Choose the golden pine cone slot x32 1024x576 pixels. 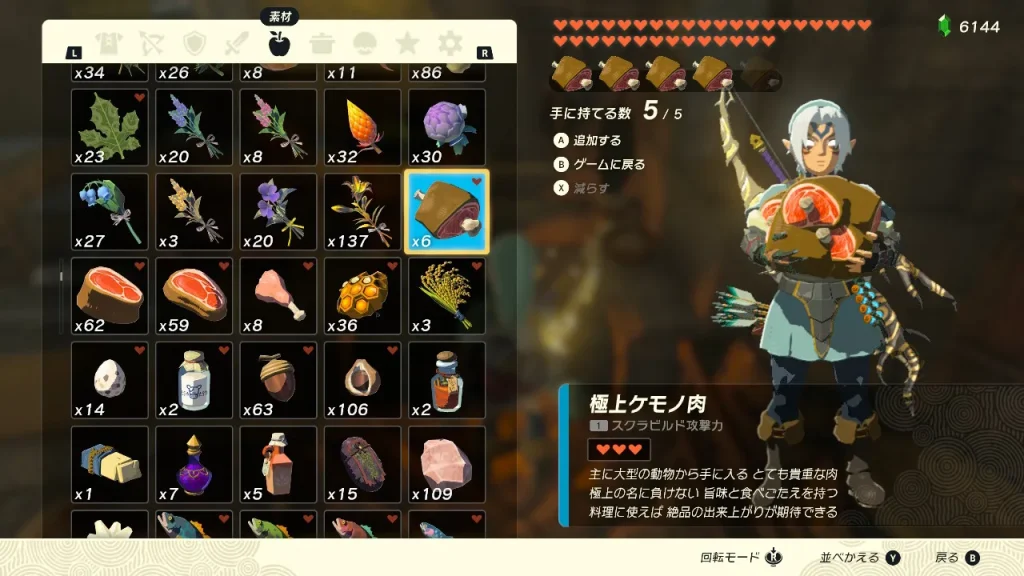362,127
